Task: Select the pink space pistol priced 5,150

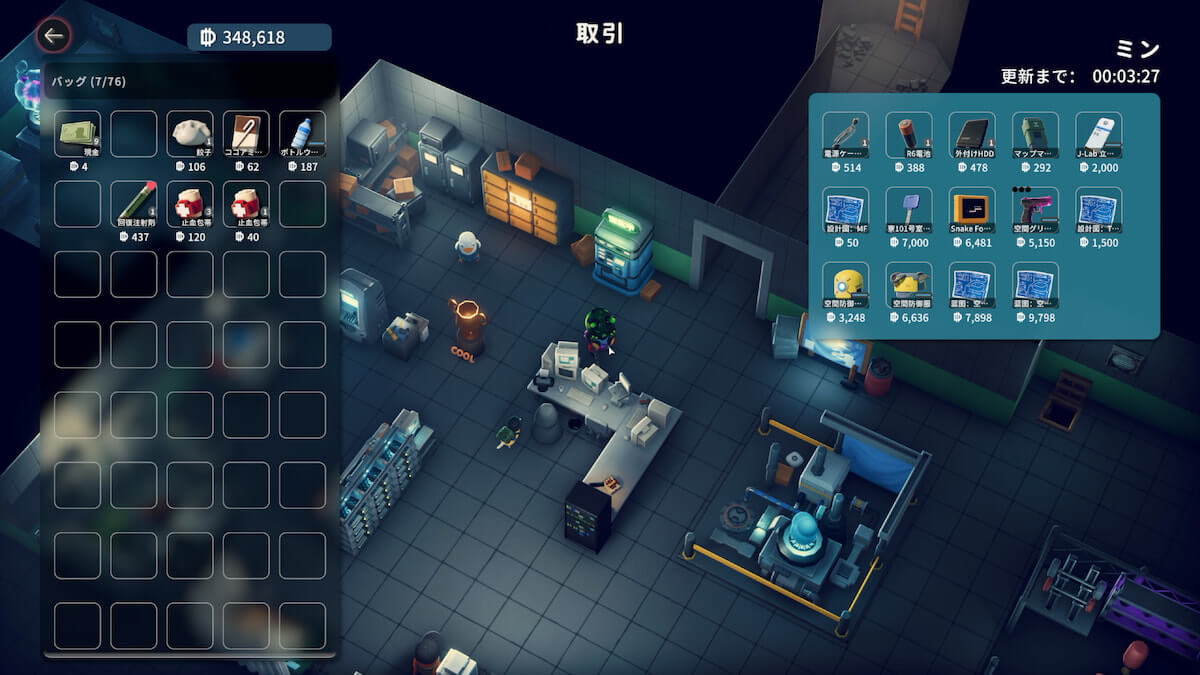Action: click(1035, 210)
